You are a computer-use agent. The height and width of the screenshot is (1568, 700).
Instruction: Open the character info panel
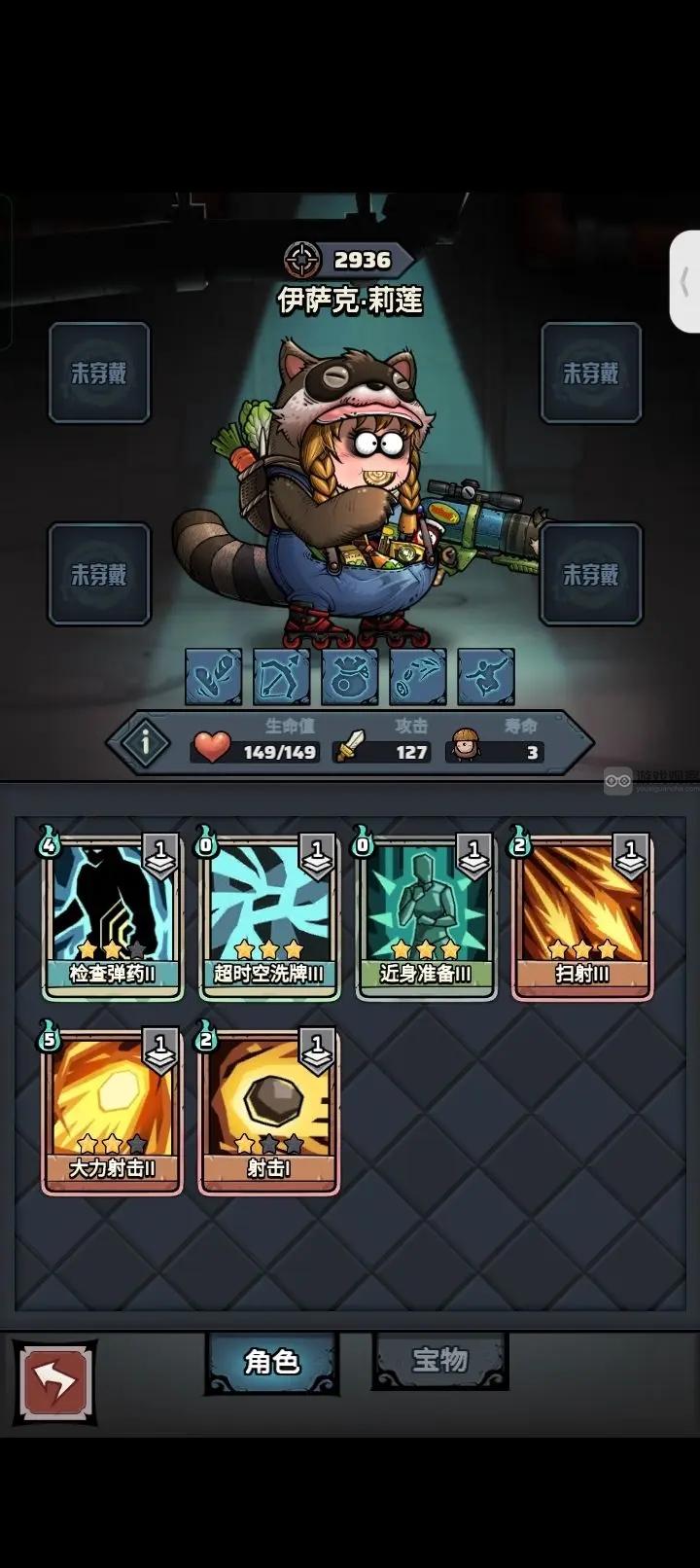pos(146,744)
